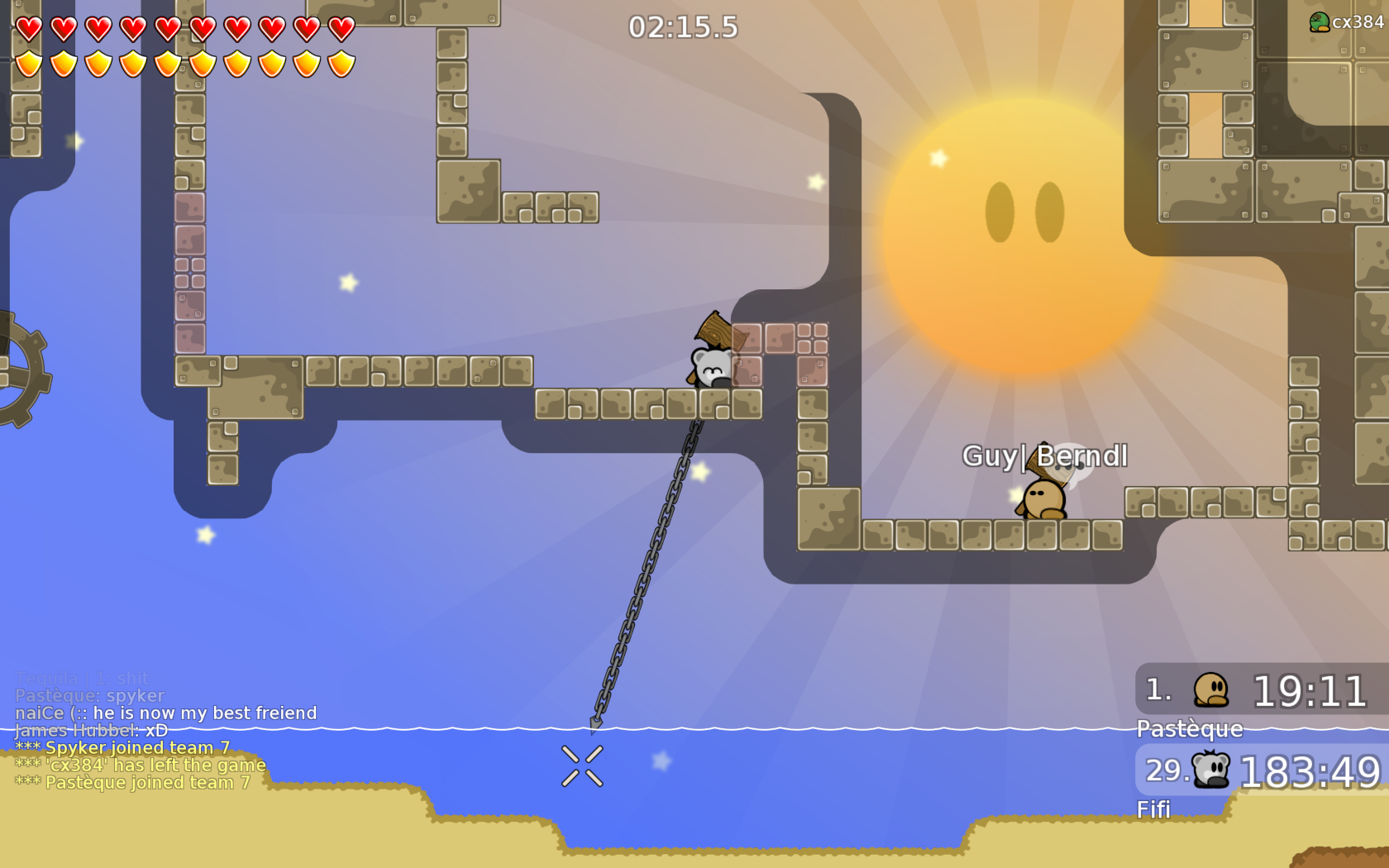1389x868 pixels.
Task: Click the race timer showing 02:15.5
Action: (681, 27)
